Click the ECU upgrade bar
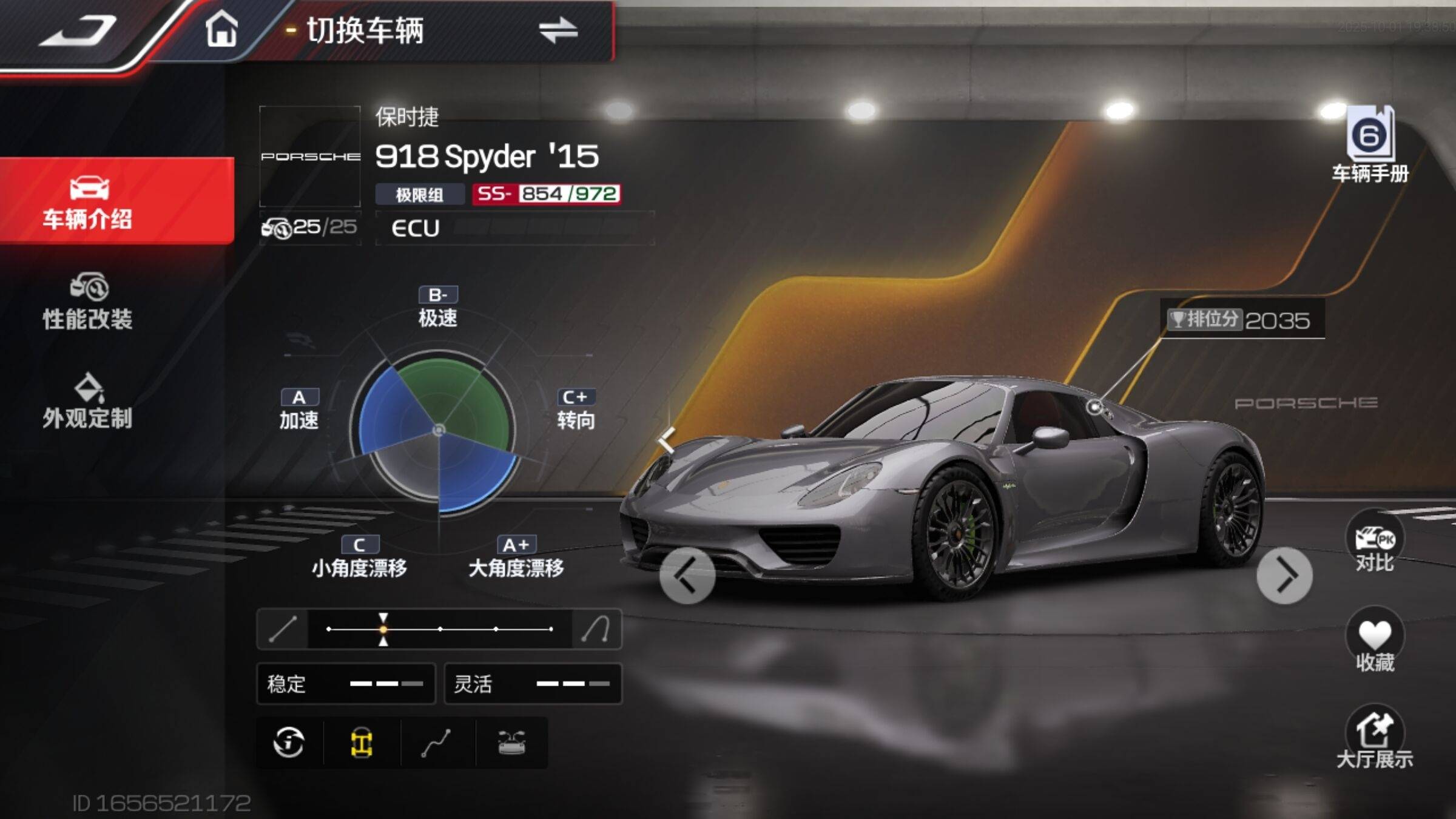 [x=514, y=228]
